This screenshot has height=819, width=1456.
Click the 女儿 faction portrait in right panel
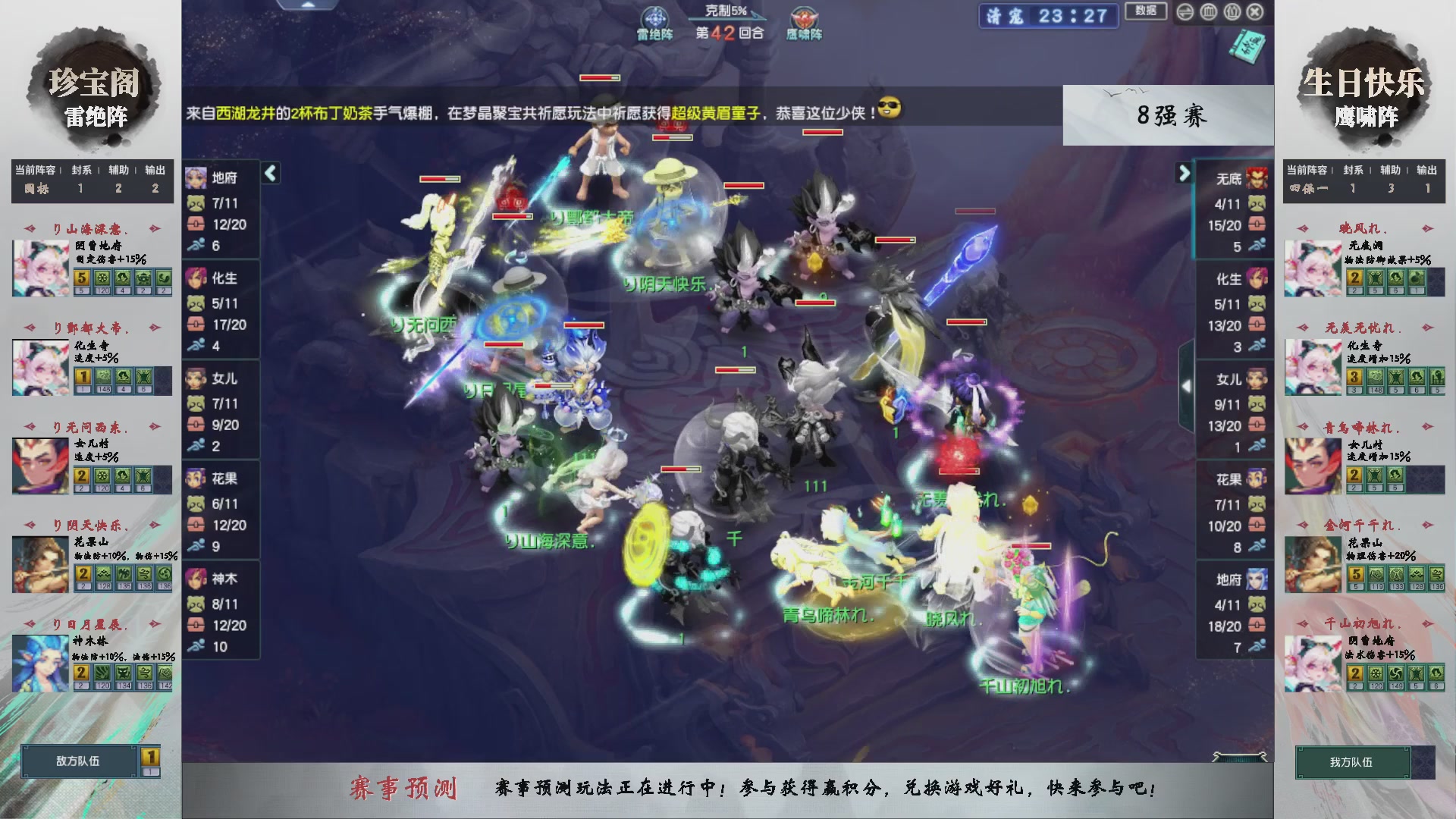pyautogui.click(x=1257, y=379)
